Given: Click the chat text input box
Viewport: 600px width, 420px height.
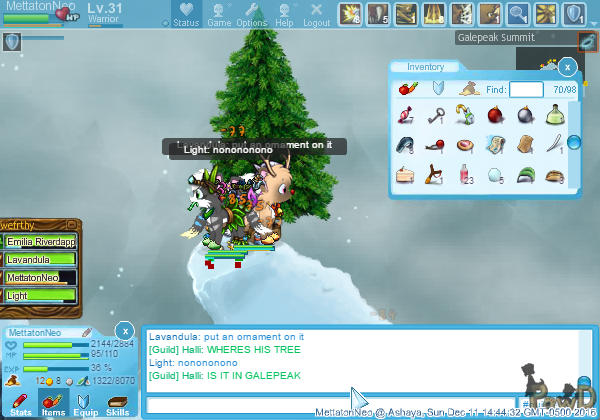Looking at the screenshot, I should (x=330, y=405).
